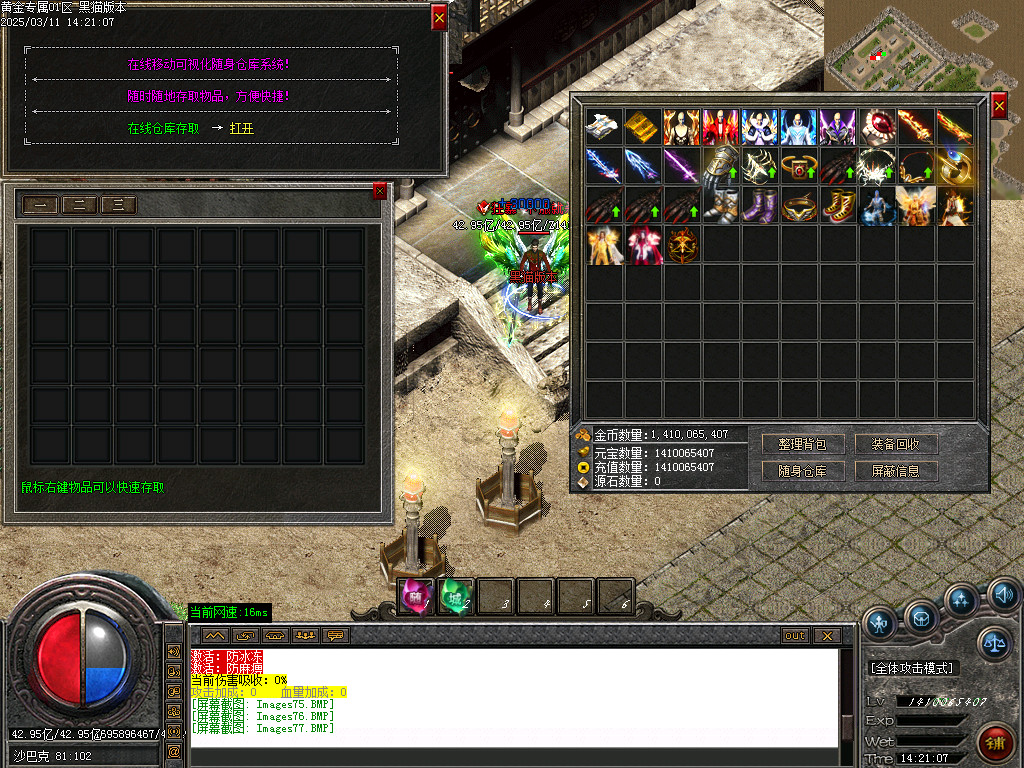Click the chat window 'out' button
The image size is (1024, 768).
coord(795,635)
